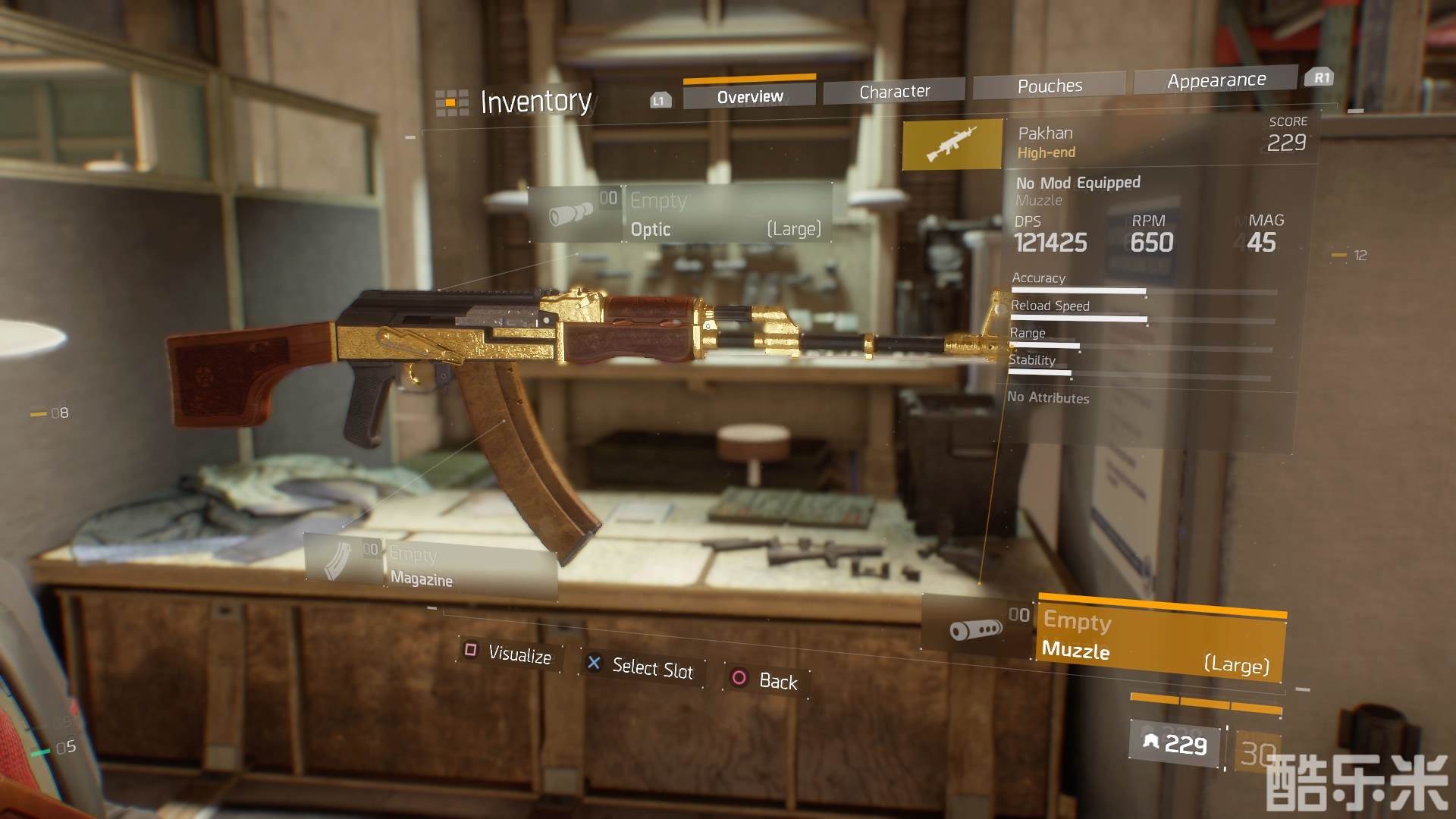This screenshot has height=819, width=1456.
Task: Go Back from the weapon mods
Action: (x=766, y=680)
